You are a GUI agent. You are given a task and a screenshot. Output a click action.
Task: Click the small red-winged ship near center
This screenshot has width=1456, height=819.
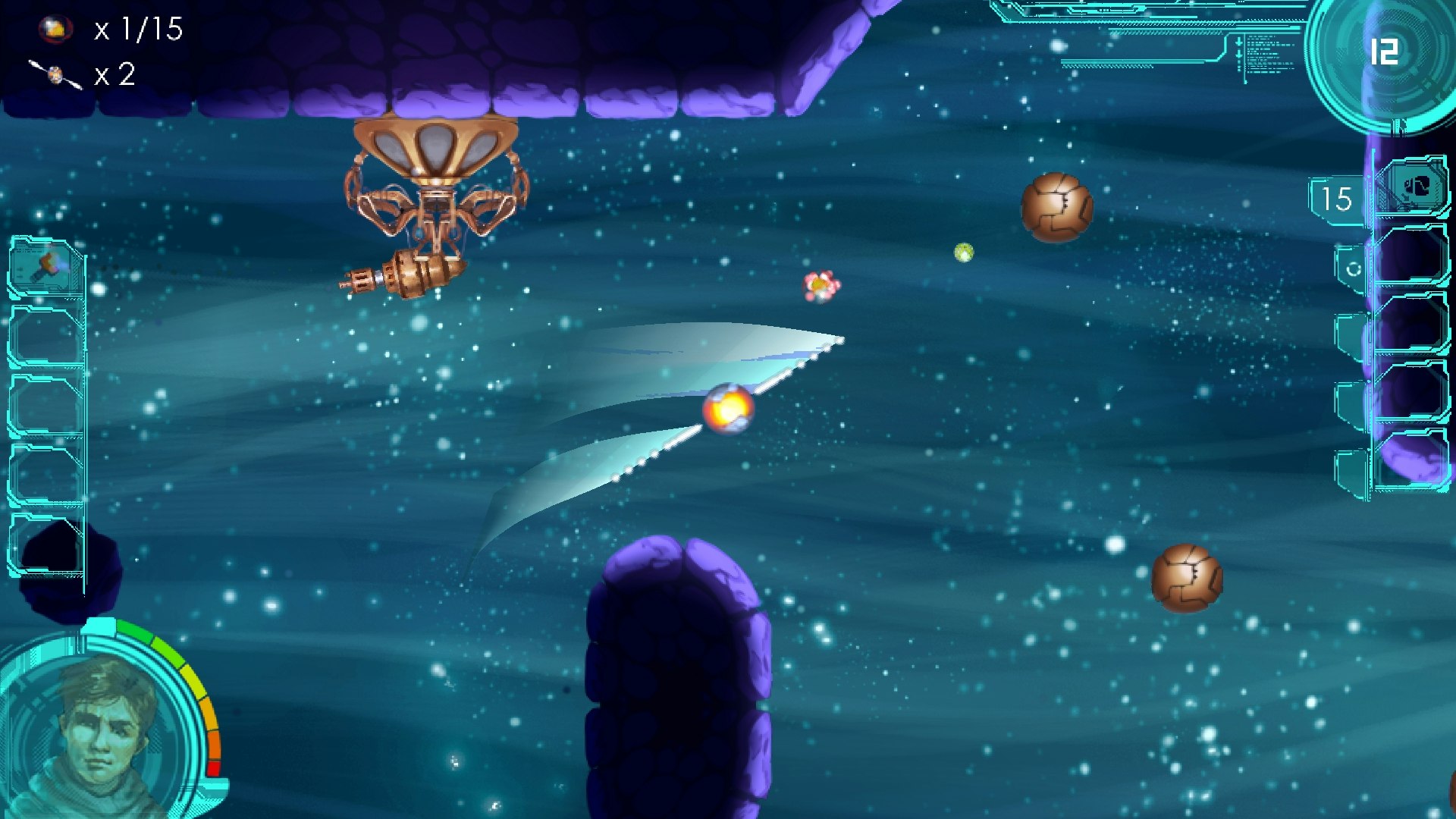(x=821, y=286)
